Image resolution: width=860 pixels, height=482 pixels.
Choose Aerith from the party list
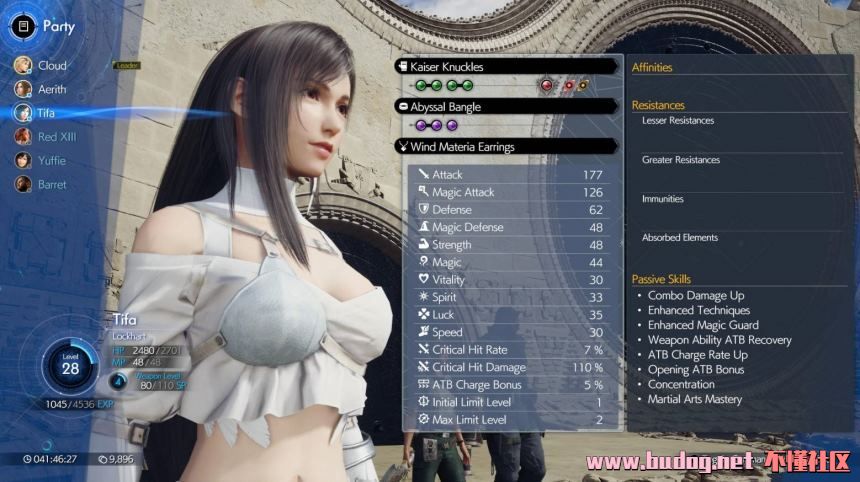[x=51, y=89]
